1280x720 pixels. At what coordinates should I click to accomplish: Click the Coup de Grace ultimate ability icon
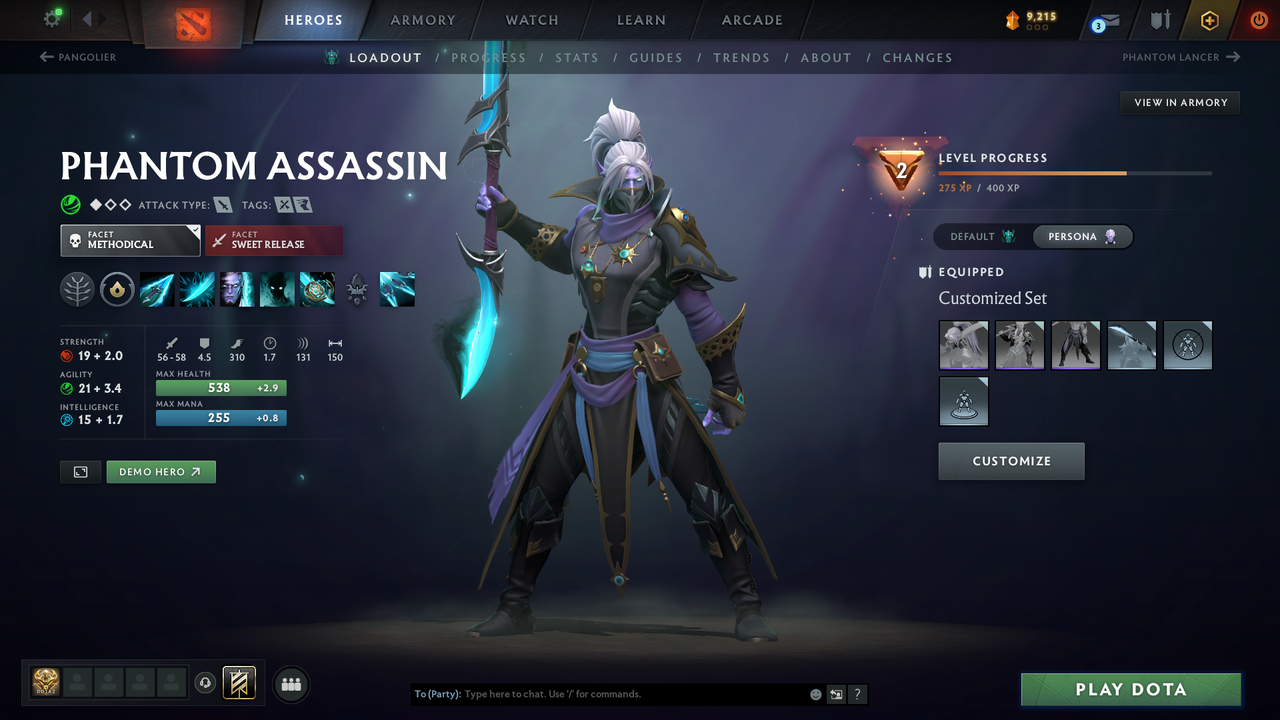(x=317, y=289)
